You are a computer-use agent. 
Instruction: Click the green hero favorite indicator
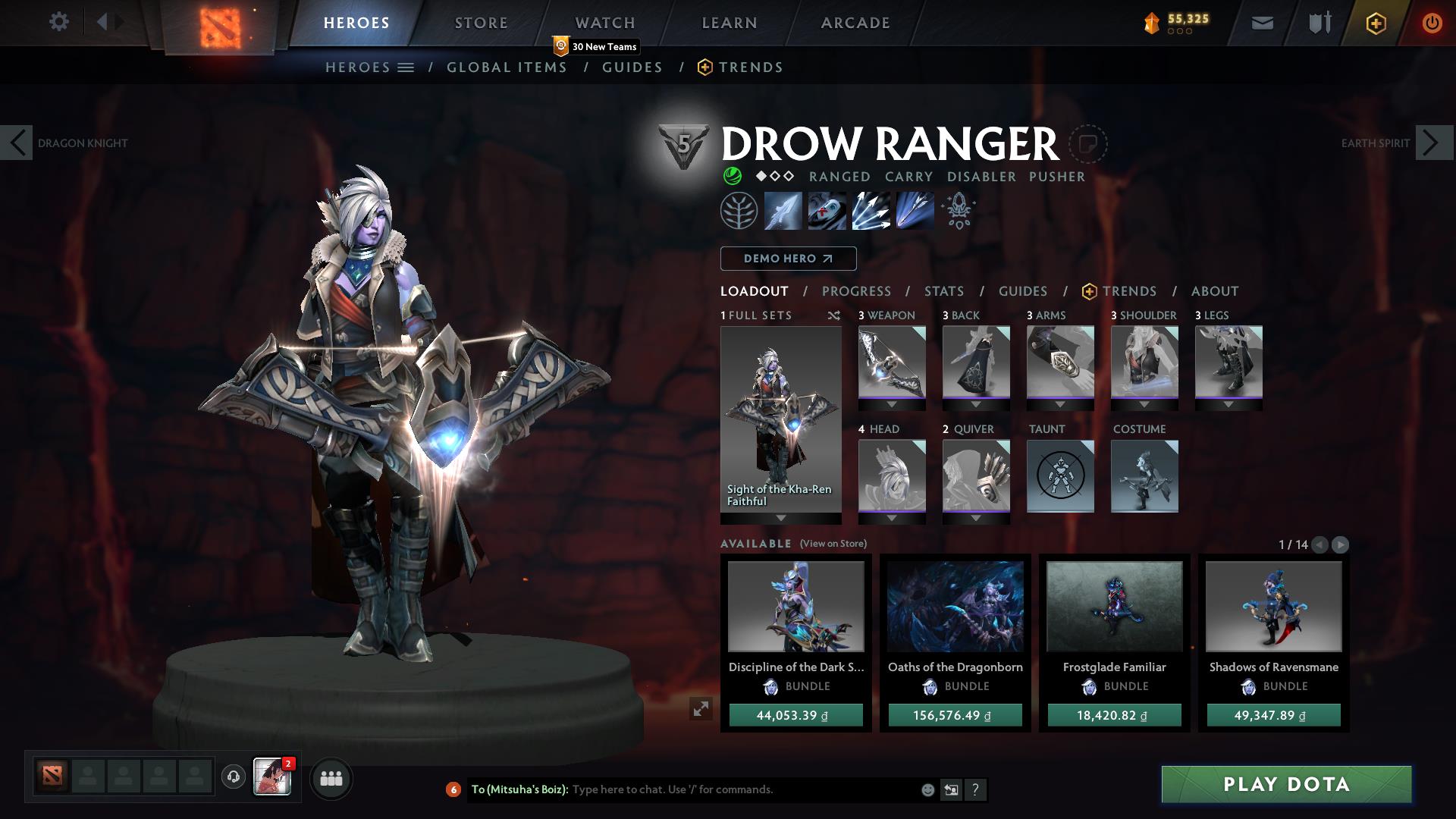coord(733,175)
